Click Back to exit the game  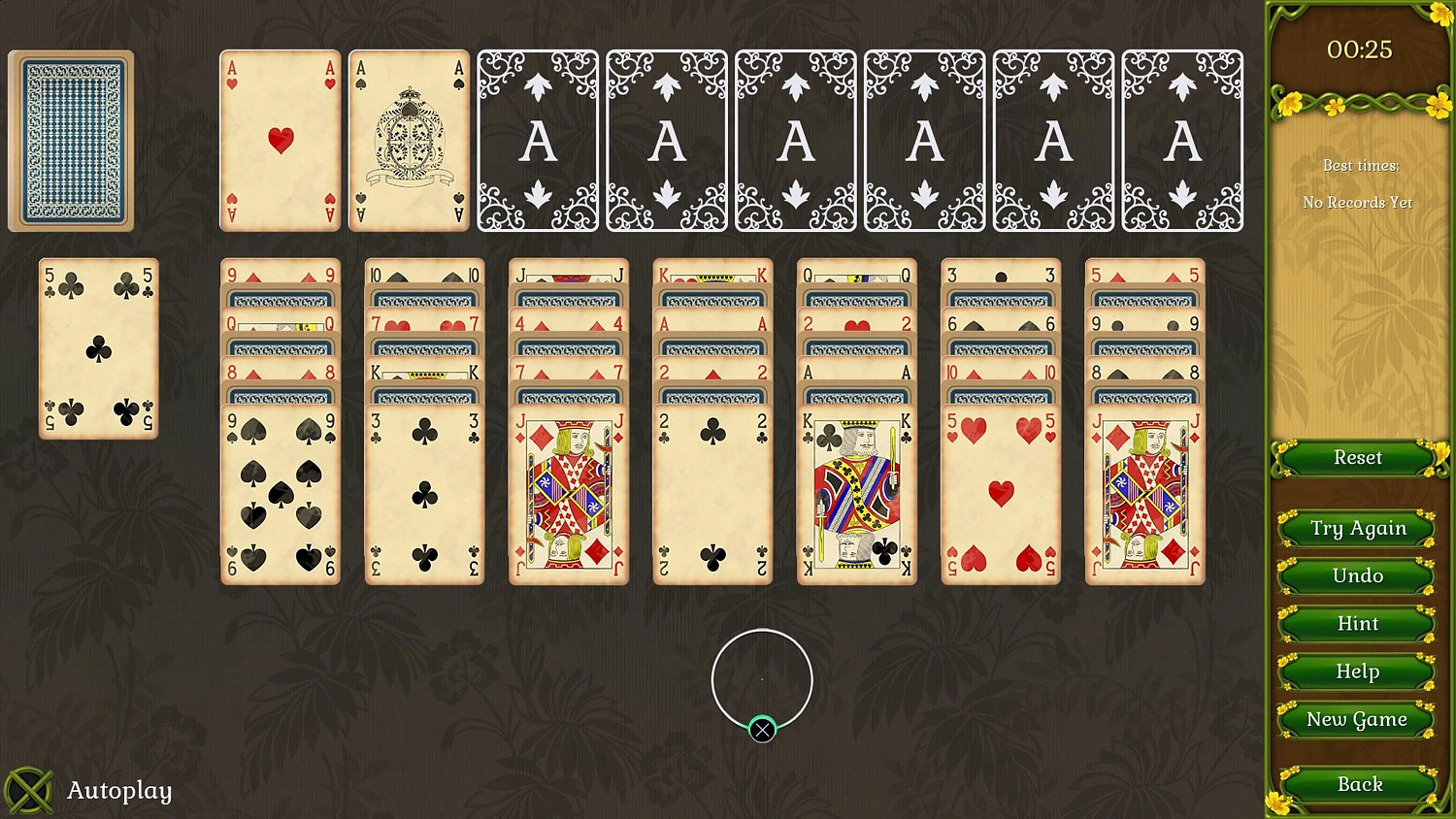pyautogui.click(x=1358, y=784)
